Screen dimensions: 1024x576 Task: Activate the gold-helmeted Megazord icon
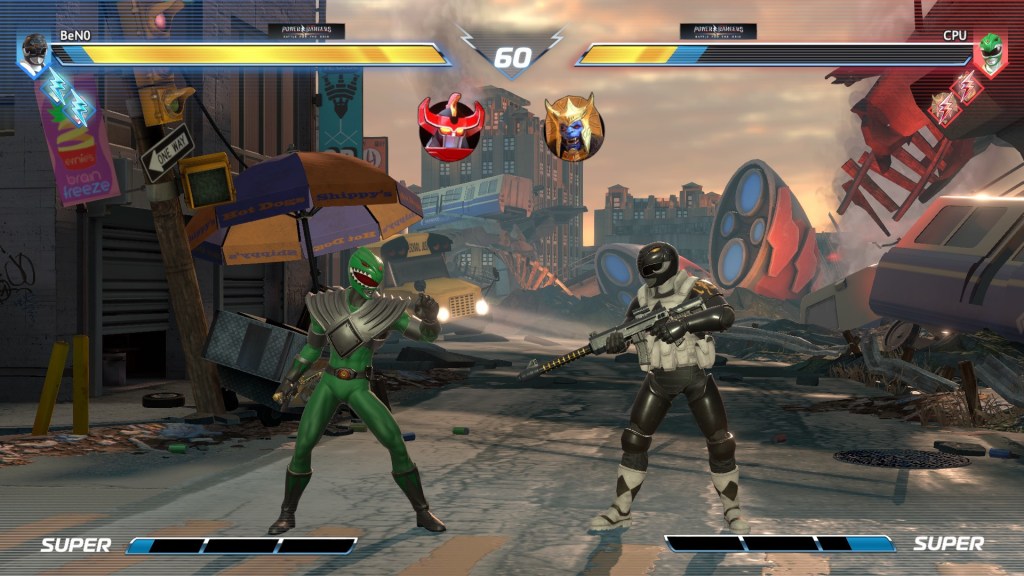[x=573, y=128]
